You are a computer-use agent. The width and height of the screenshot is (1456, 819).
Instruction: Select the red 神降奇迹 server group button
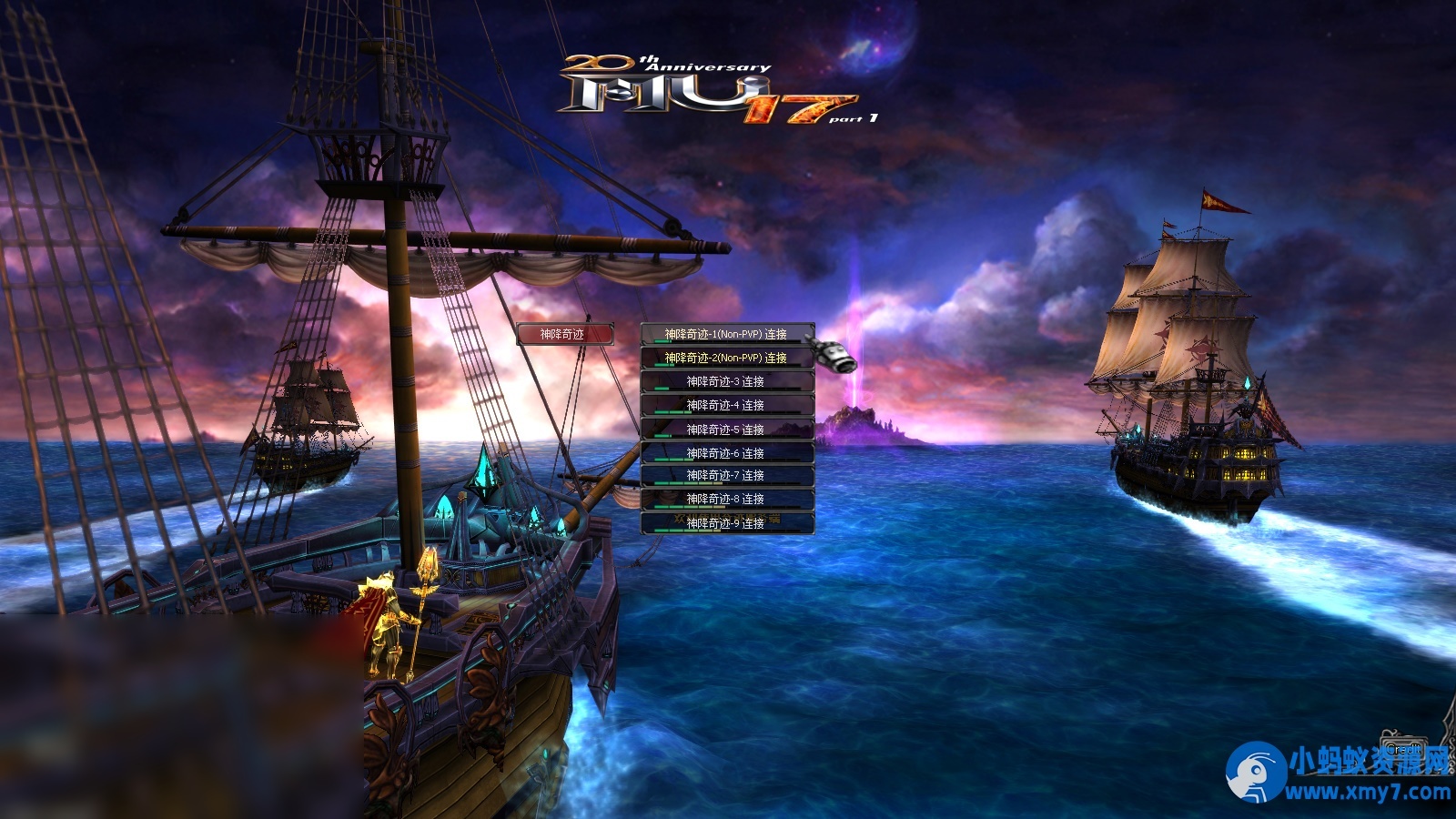coord(564,335)
